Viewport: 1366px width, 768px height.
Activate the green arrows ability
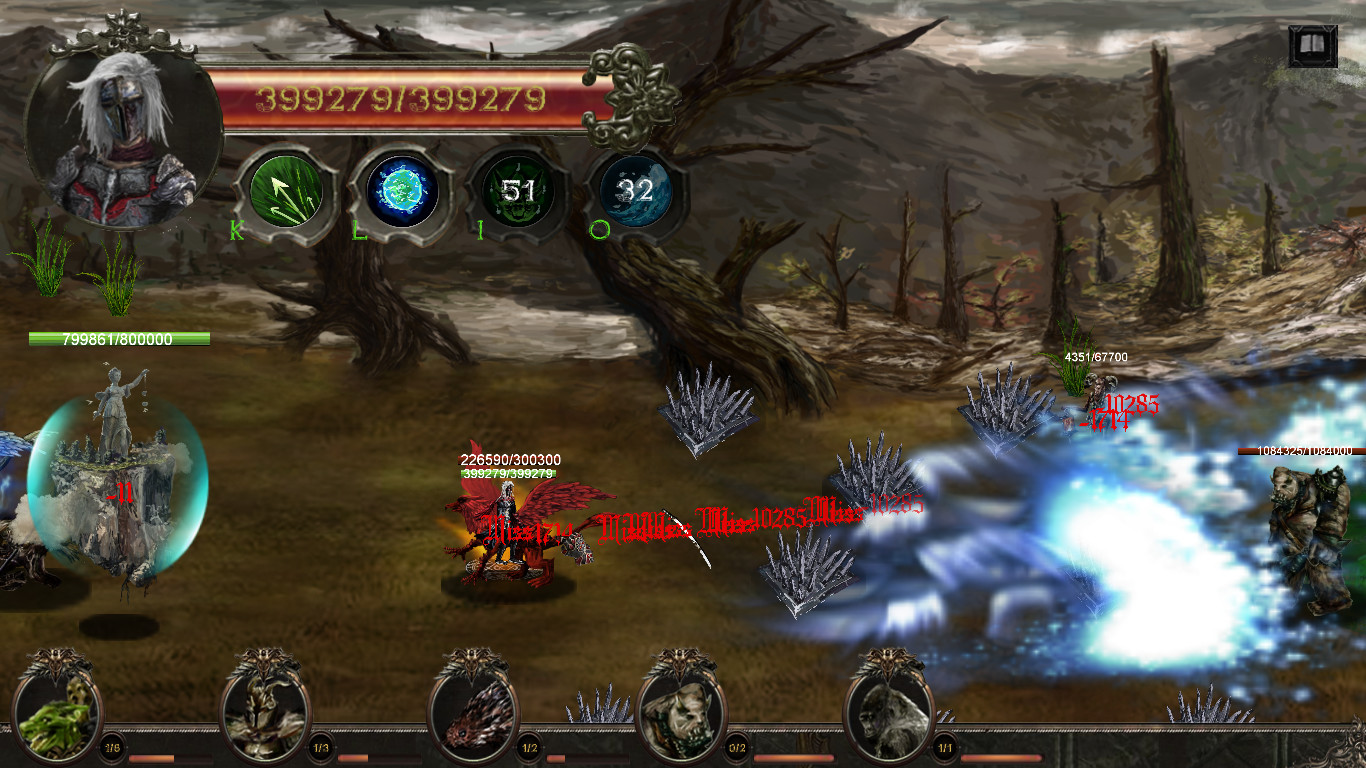pos(285,191)
